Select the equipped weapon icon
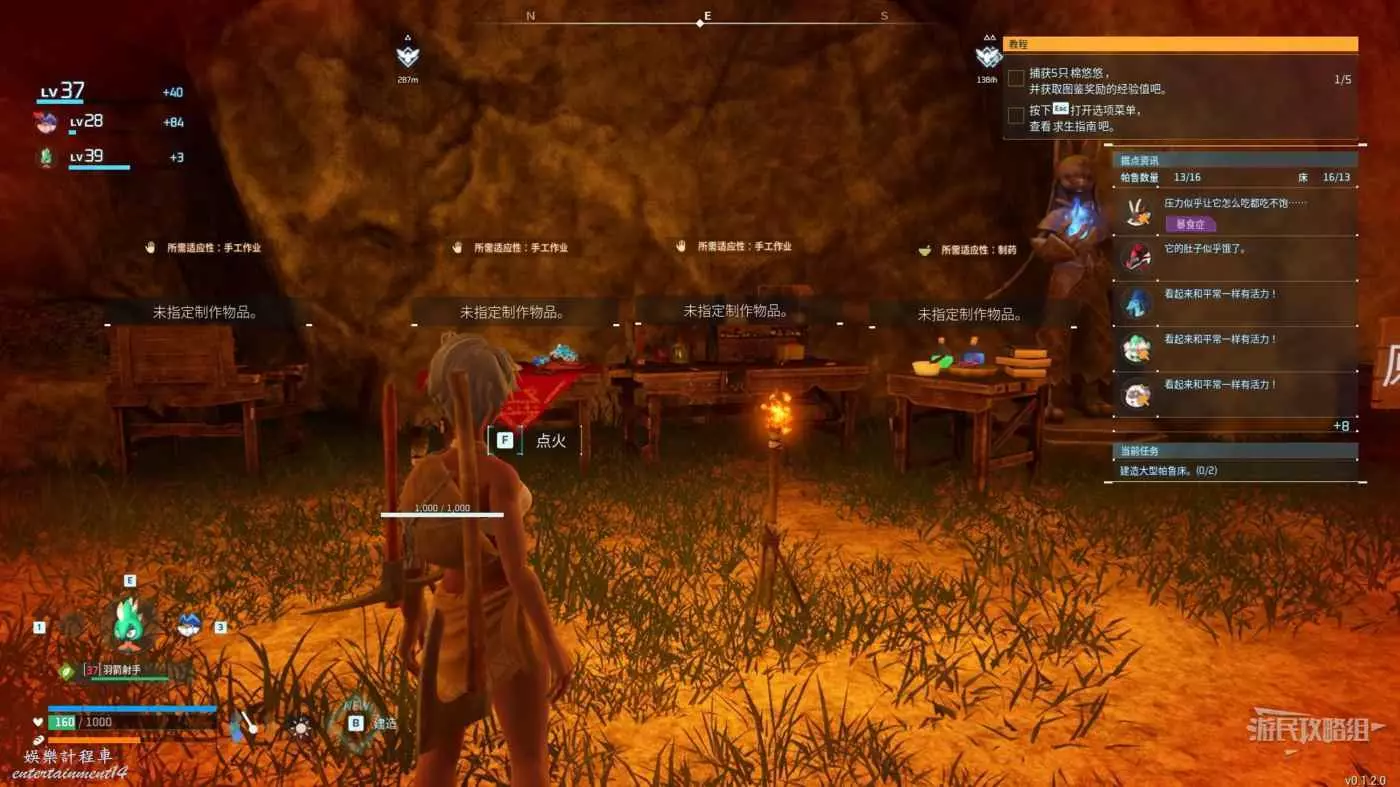The width and height of the screenshot is (1400, 787). click(243, 725)
